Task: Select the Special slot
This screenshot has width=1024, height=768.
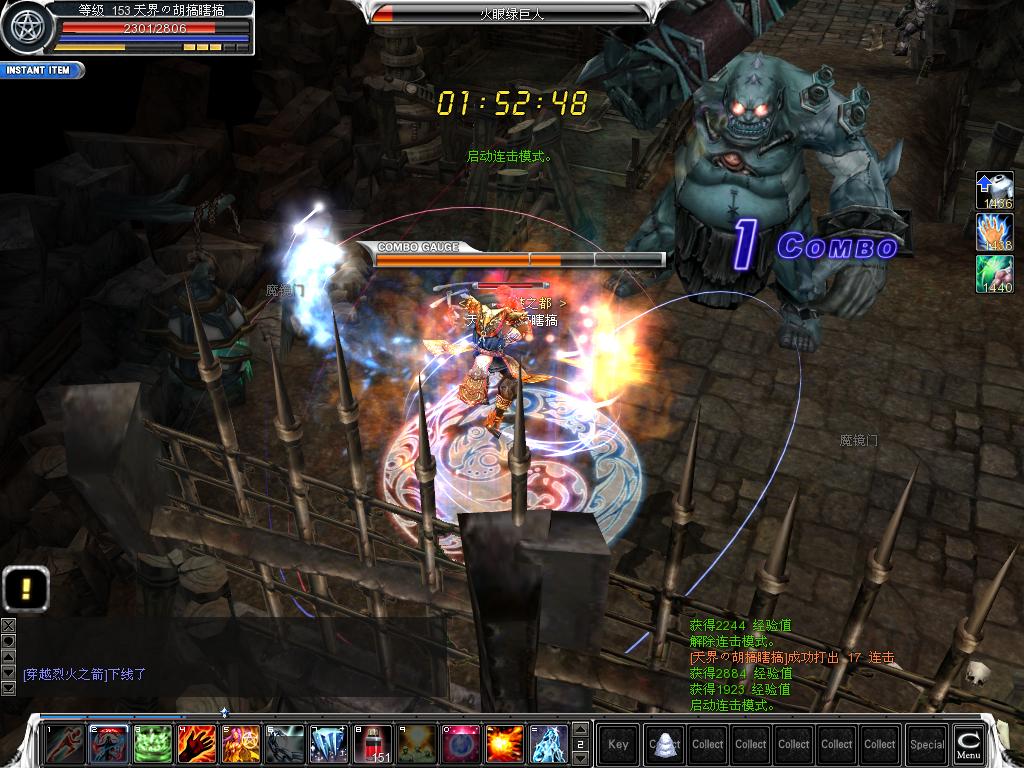Action: (x=927, y=743)
